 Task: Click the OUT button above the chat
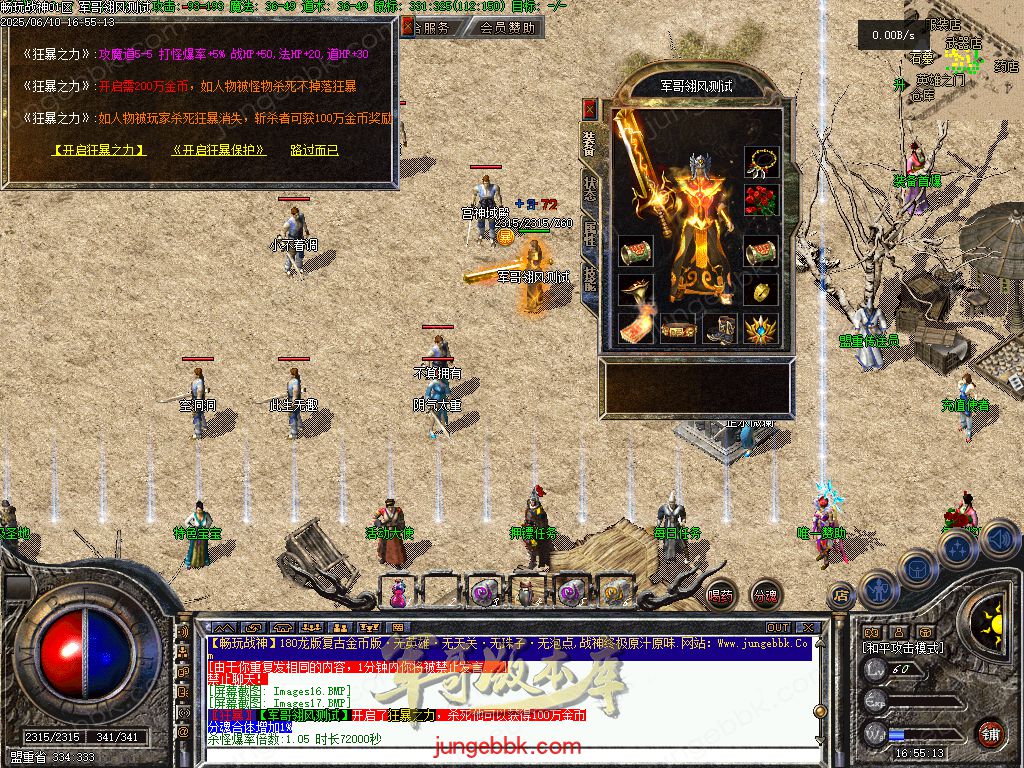777,627
